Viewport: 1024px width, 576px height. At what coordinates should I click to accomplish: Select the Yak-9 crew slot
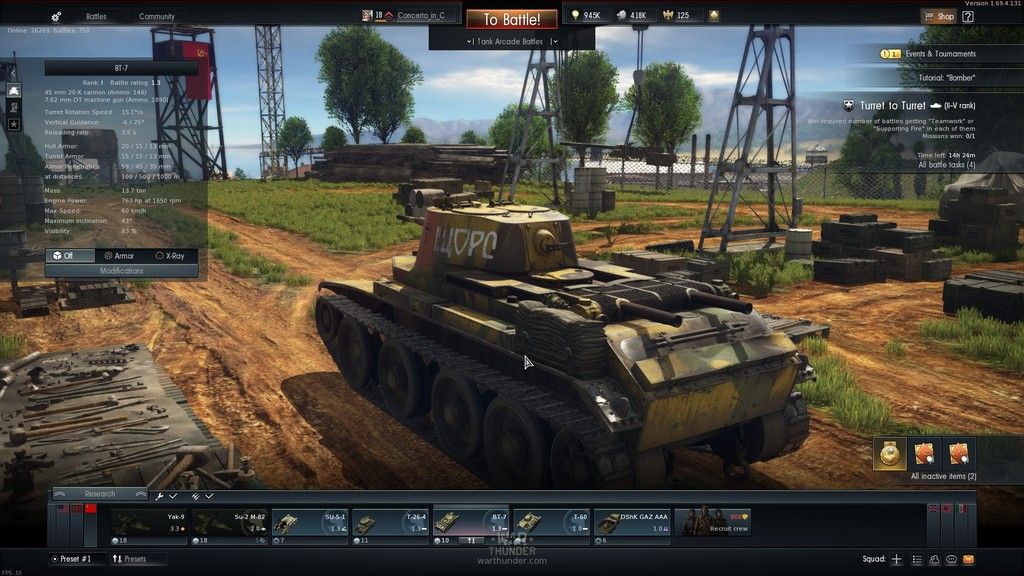point(148,522)
